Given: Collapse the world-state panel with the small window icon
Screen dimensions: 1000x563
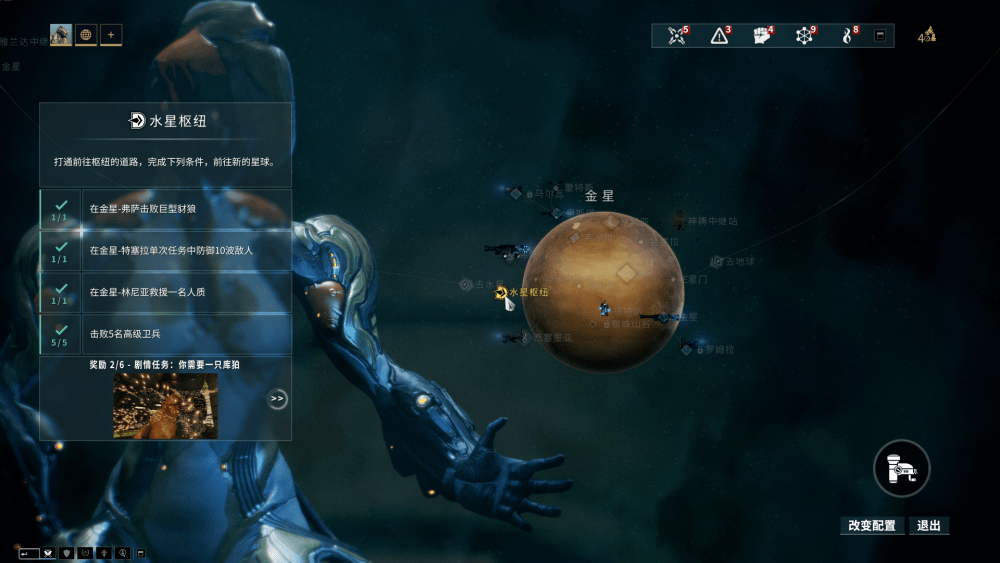Looking at the screenshot, I should point(880,36).
